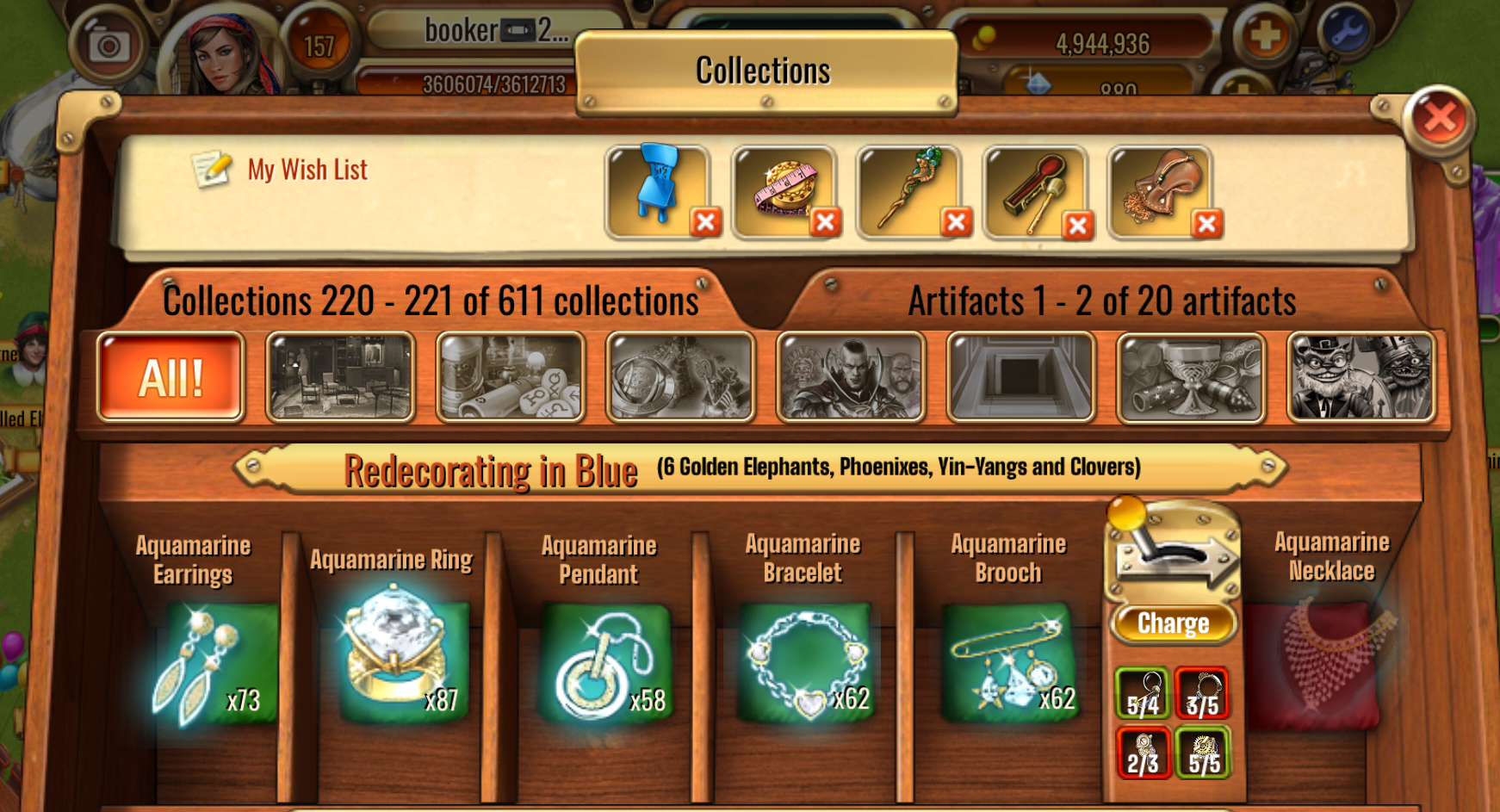The image size is (1500, 812).
Task: Close the Collections window
Action: (x=1439, y=119)
